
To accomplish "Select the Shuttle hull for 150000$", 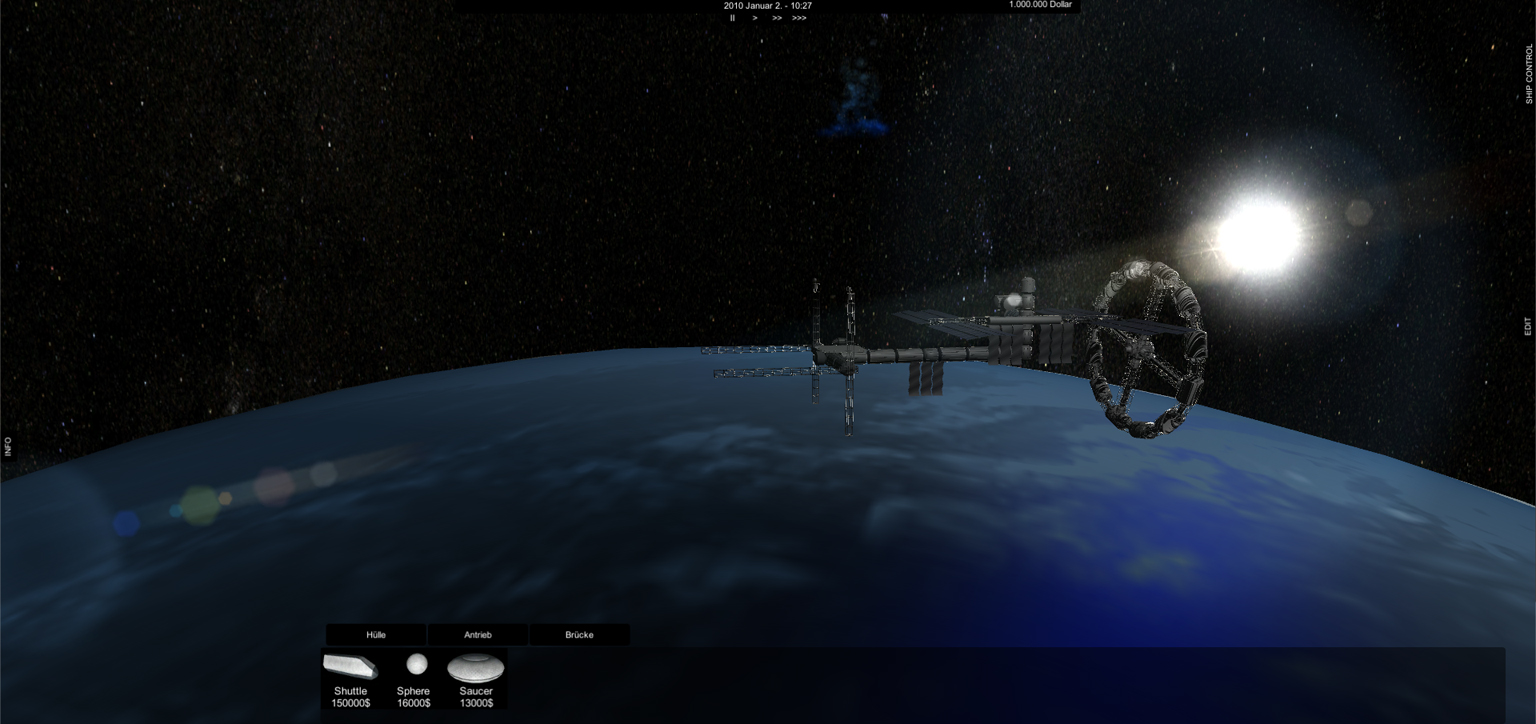I will click(x=350, y=679).
